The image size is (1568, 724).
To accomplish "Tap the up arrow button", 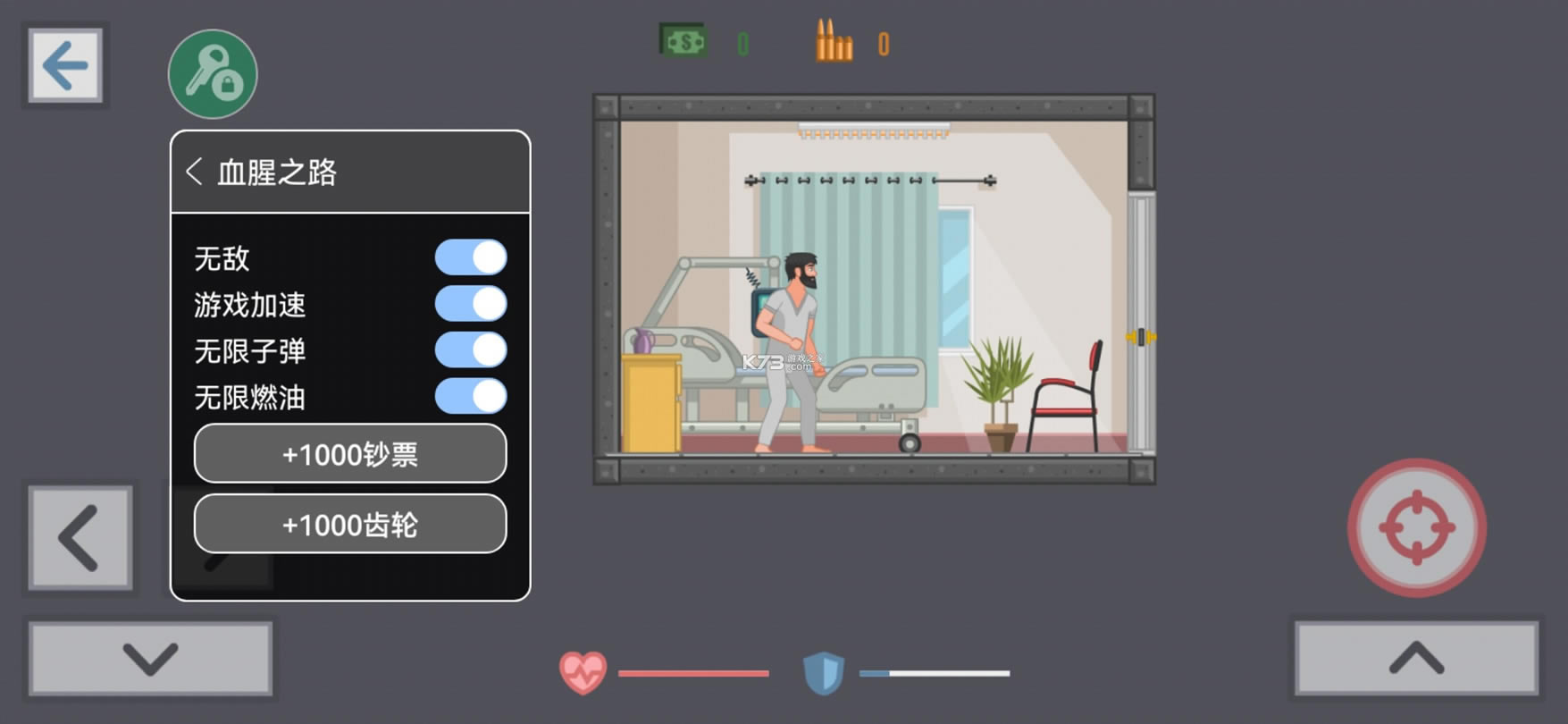I will click(x=1416, y=659).
